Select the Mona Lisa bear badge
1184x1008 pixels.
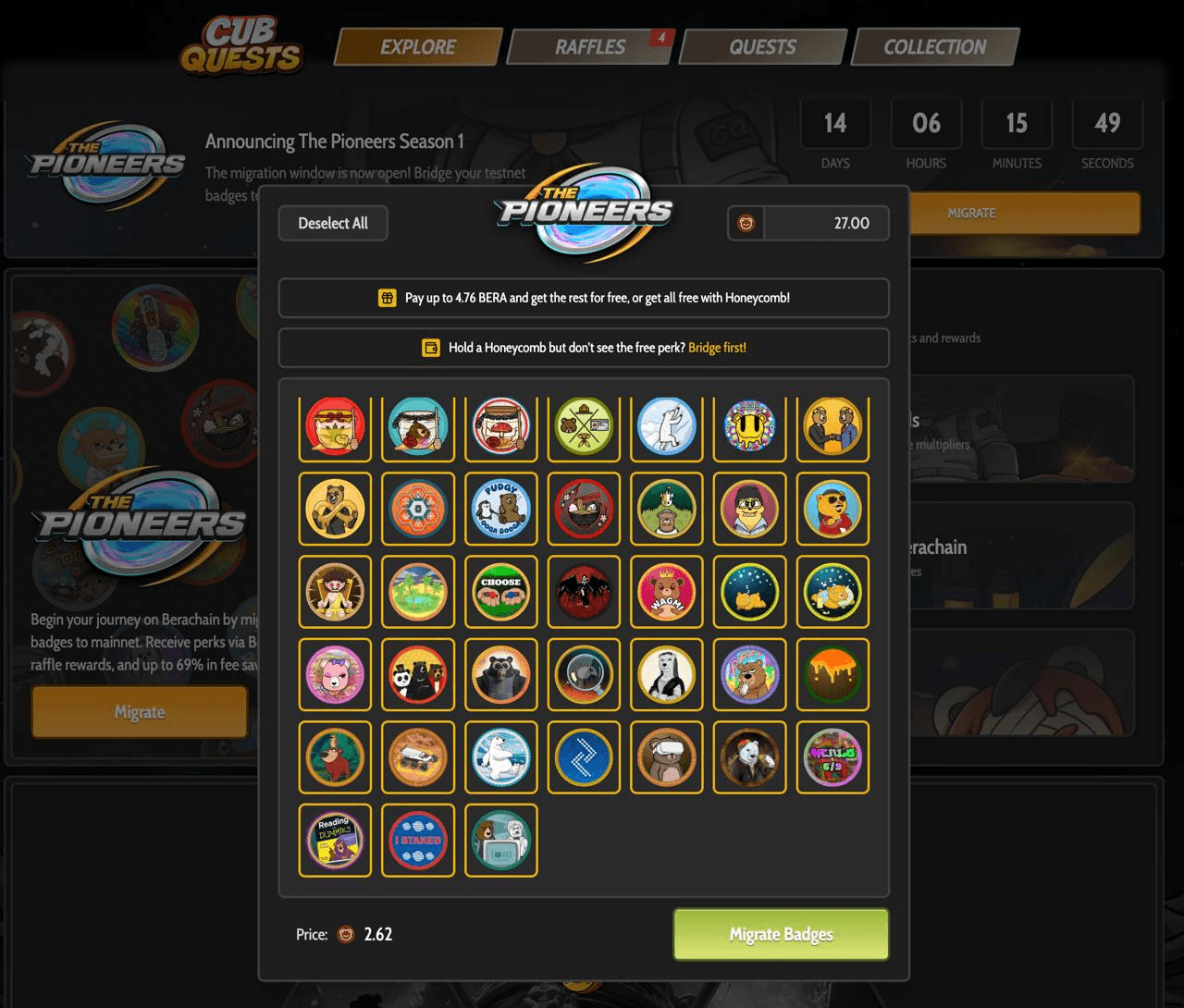point(667,675)
